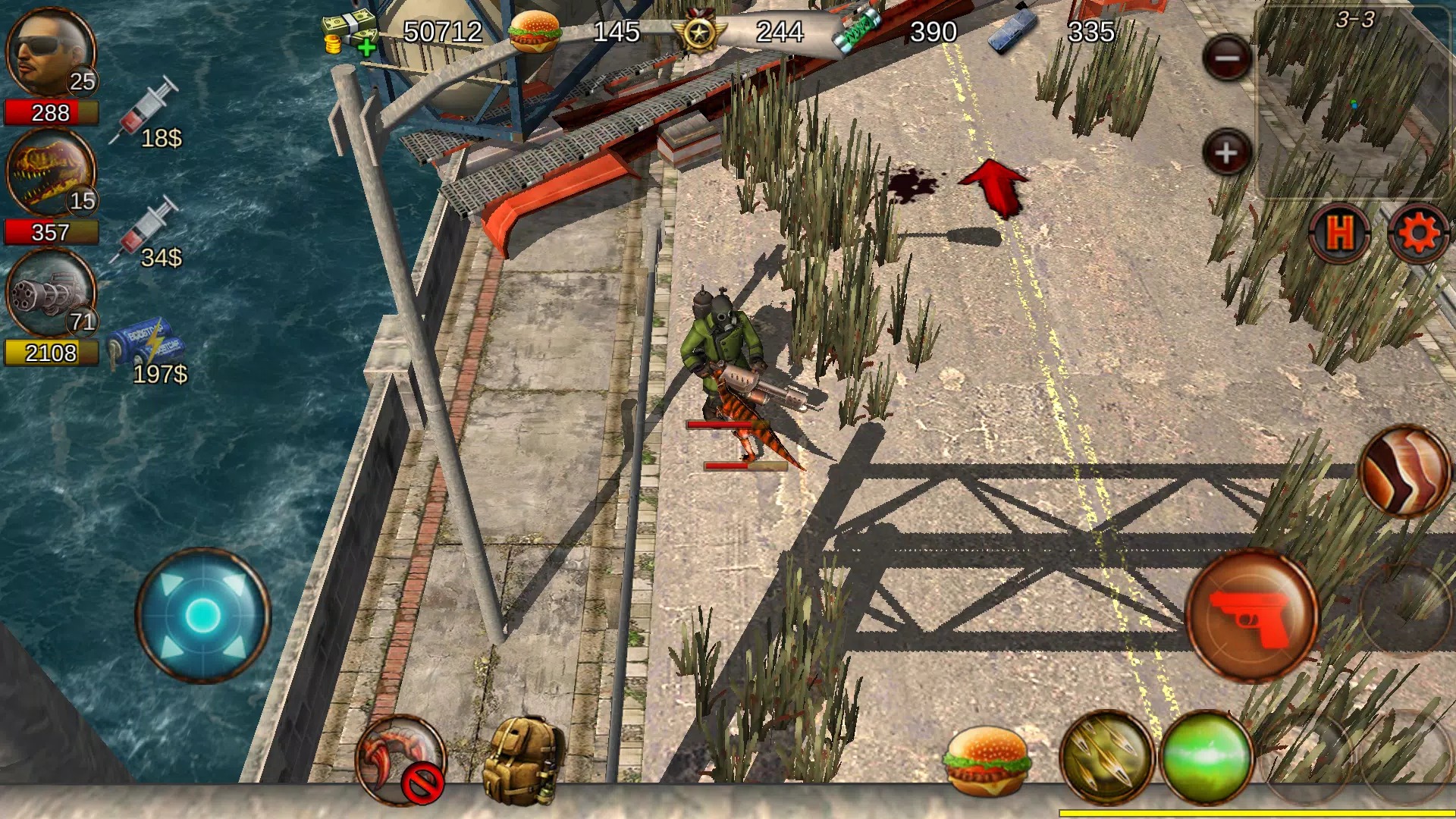Open the orange gear settings
The height and width of the screenshot is (819, 1456).
1417,234
